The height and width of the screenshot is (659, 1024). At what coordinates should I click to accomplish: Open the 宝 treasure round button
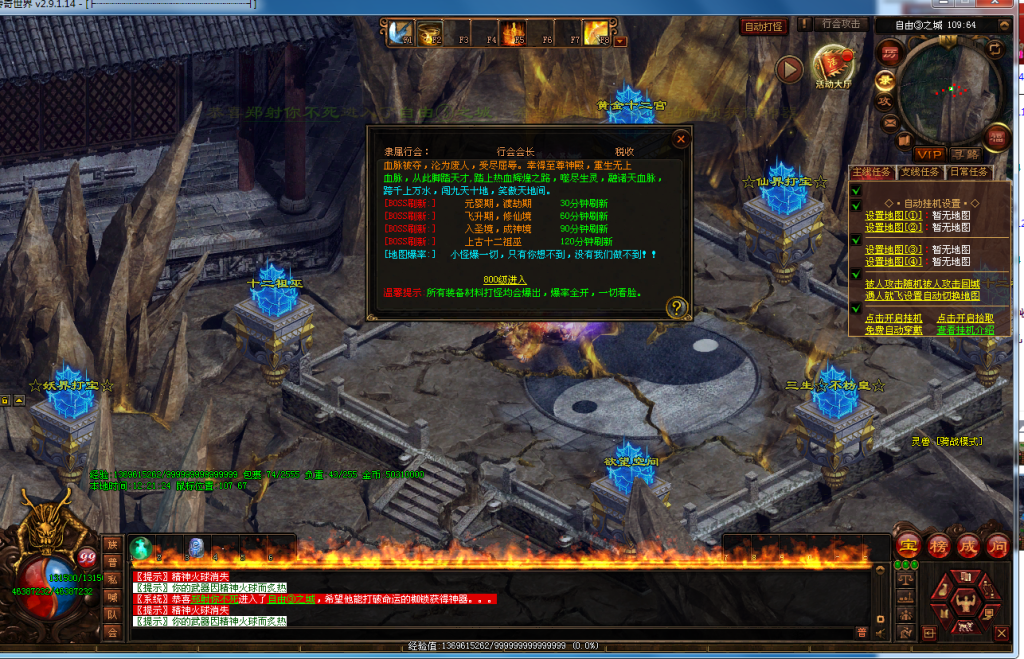click(908, 546)
